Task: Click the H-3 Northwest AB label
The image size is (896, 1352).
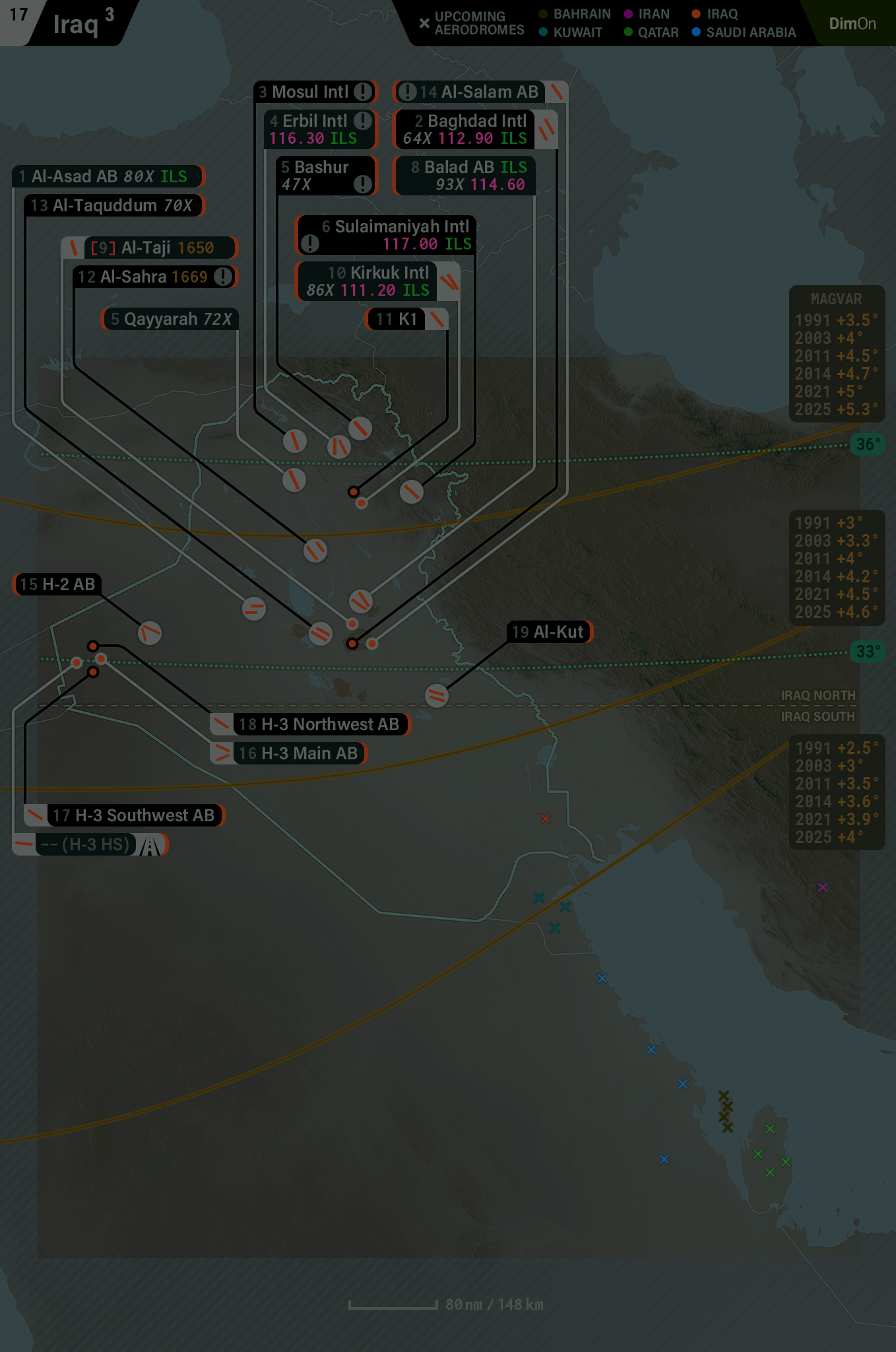Action: [x=319, y=724]
